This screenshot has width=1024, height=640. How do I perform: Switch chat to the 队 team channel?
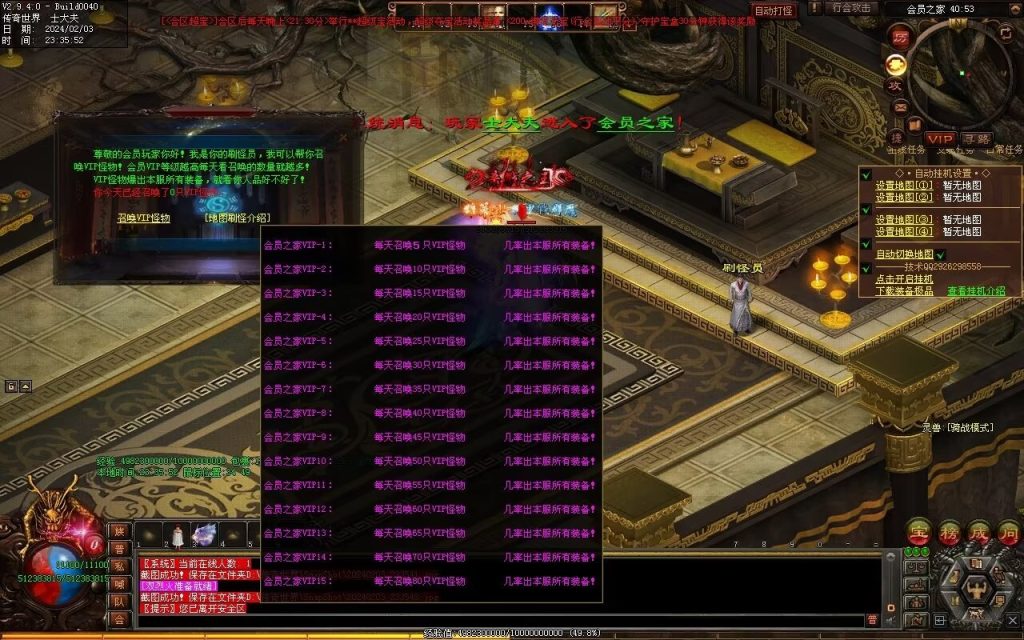tap(118, 601)
